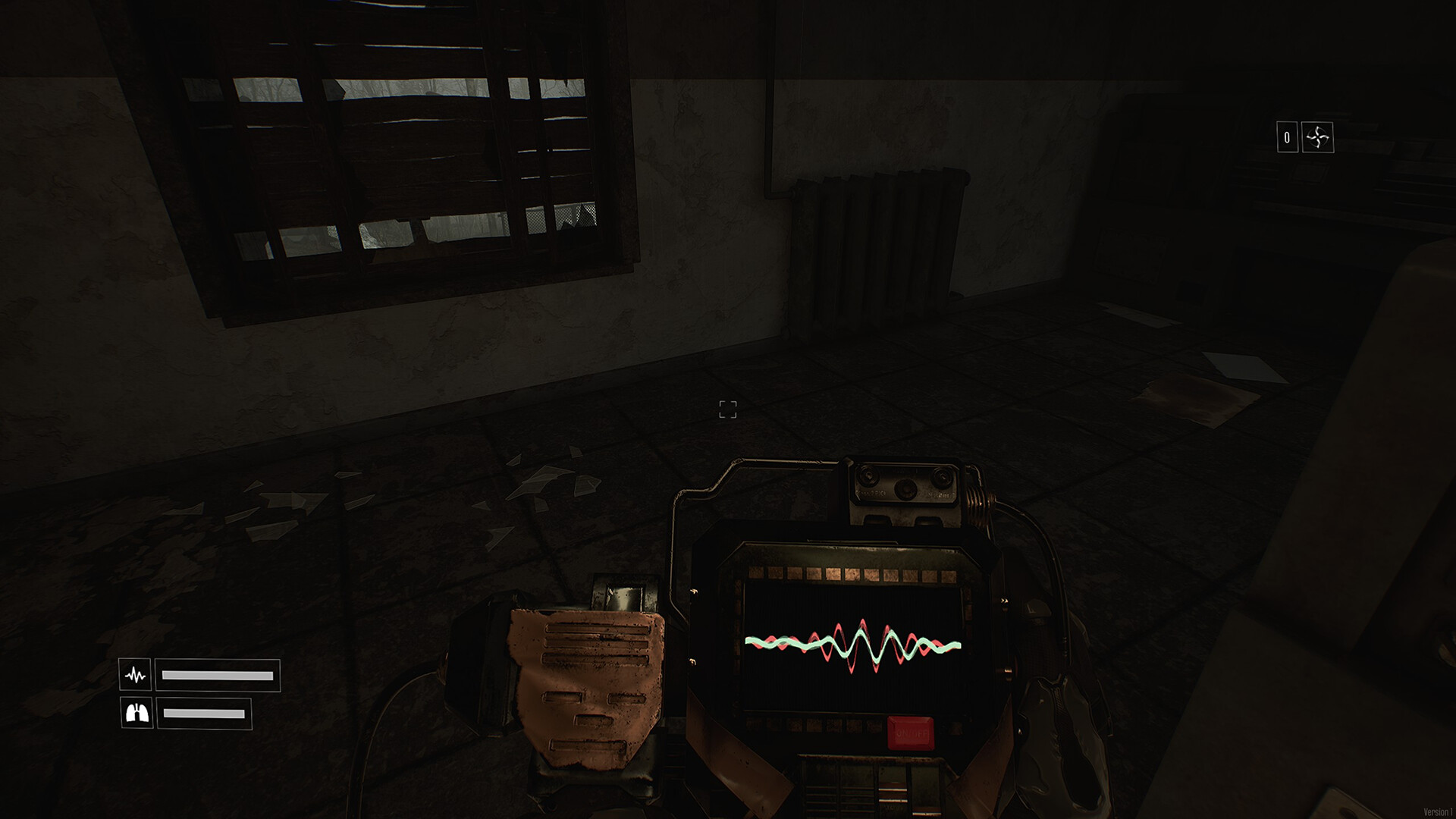Click the crosshair reticle at screen center
The image size is (1456, 819).
click(x=726, y=409)
